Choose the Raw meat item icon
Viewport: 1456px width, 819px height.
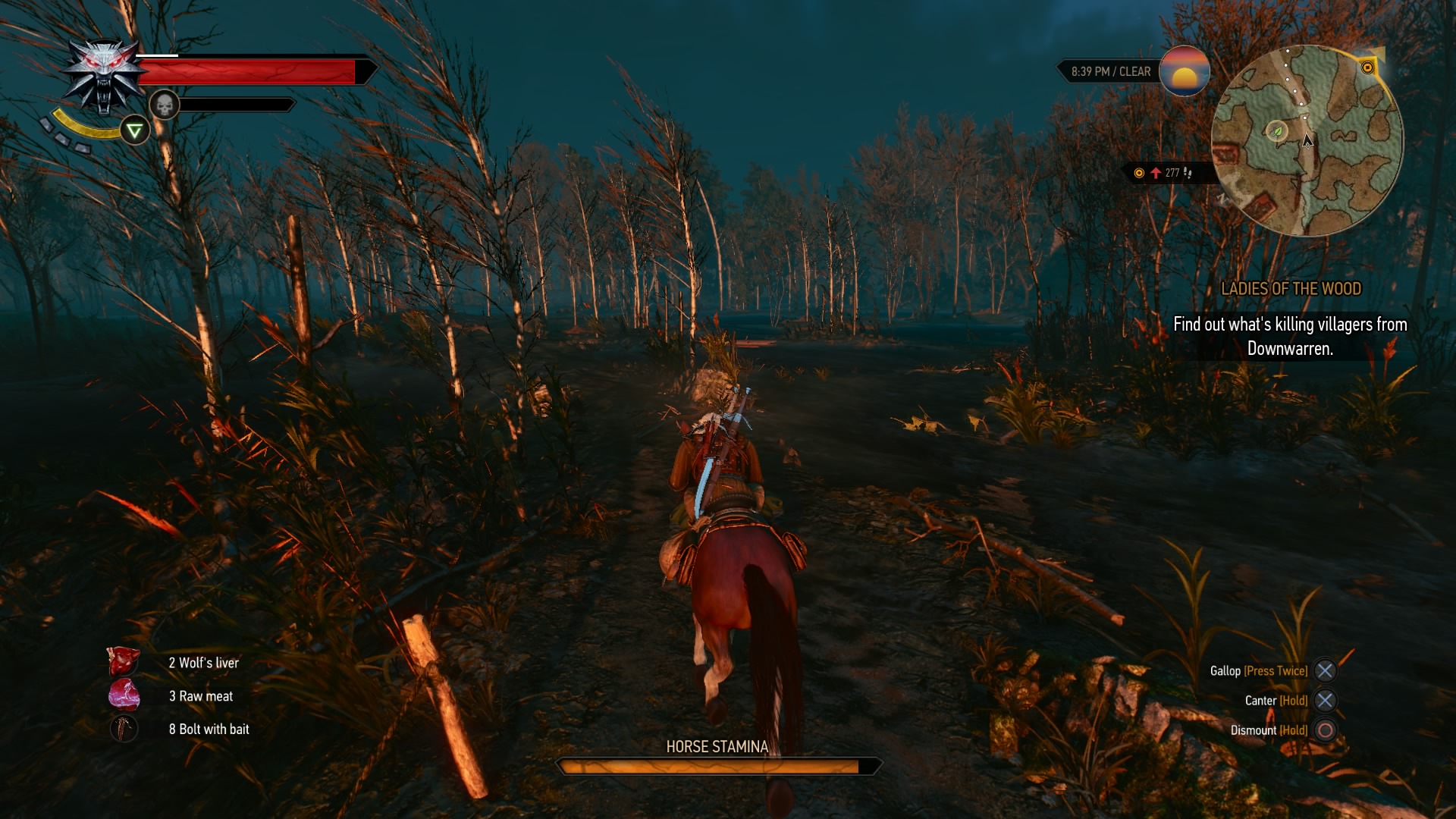tap(124, 695)
